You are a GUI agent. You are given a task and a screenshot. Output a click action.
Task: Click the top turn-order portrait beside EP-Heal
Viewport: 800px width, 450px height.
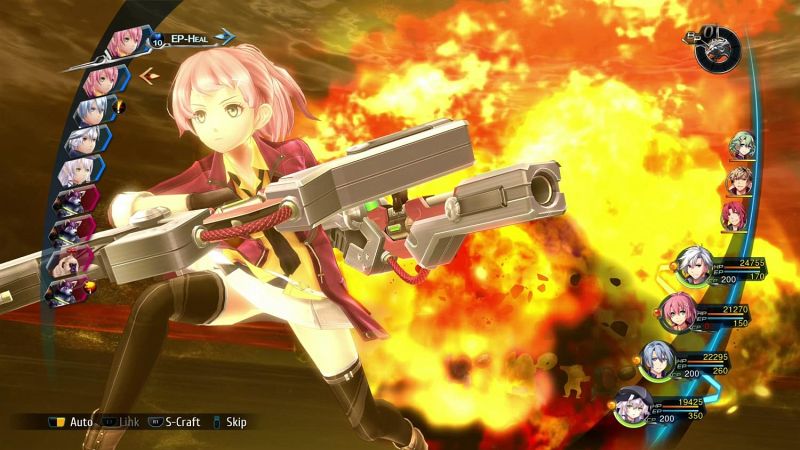pos(126,40)
